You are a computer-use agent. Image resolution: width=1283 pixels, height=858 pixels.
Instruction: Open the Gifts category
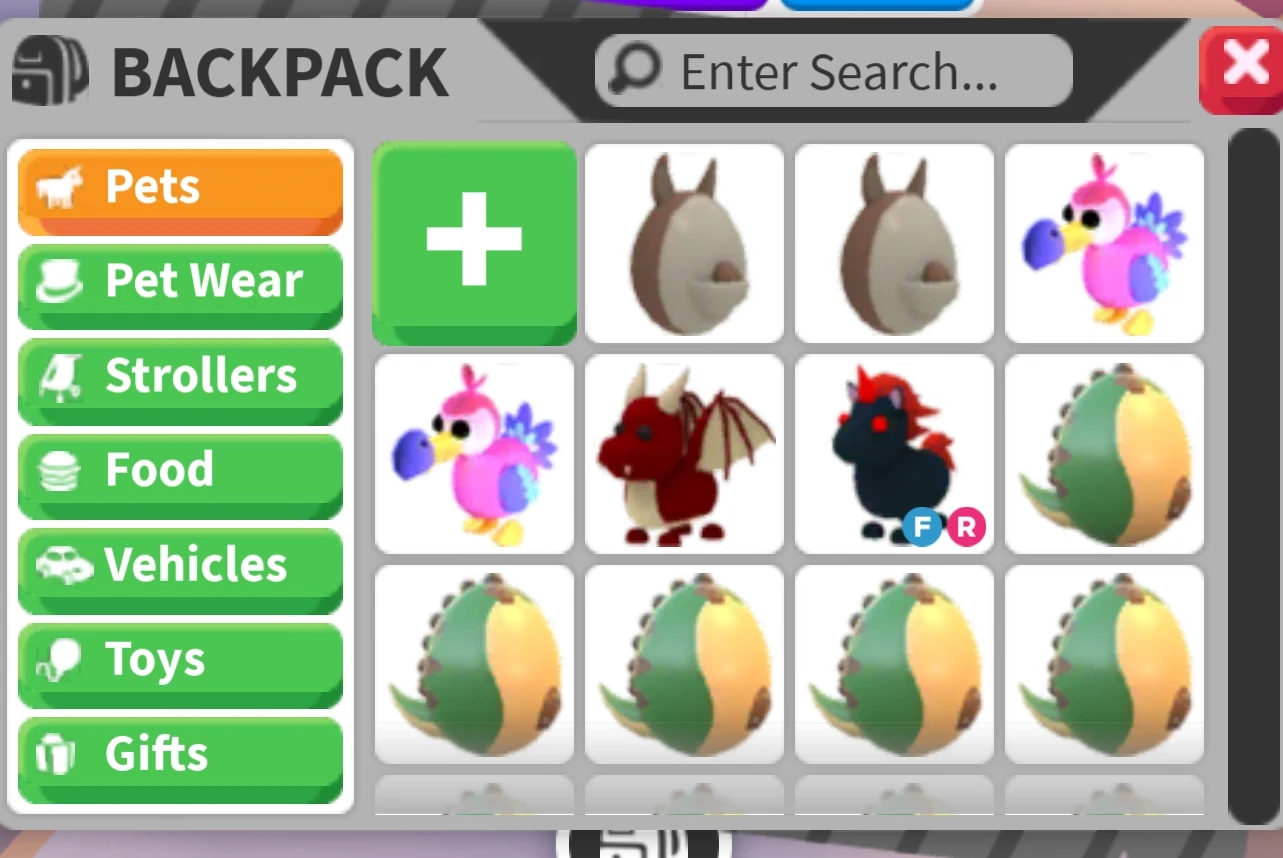(x=180, y=755)
